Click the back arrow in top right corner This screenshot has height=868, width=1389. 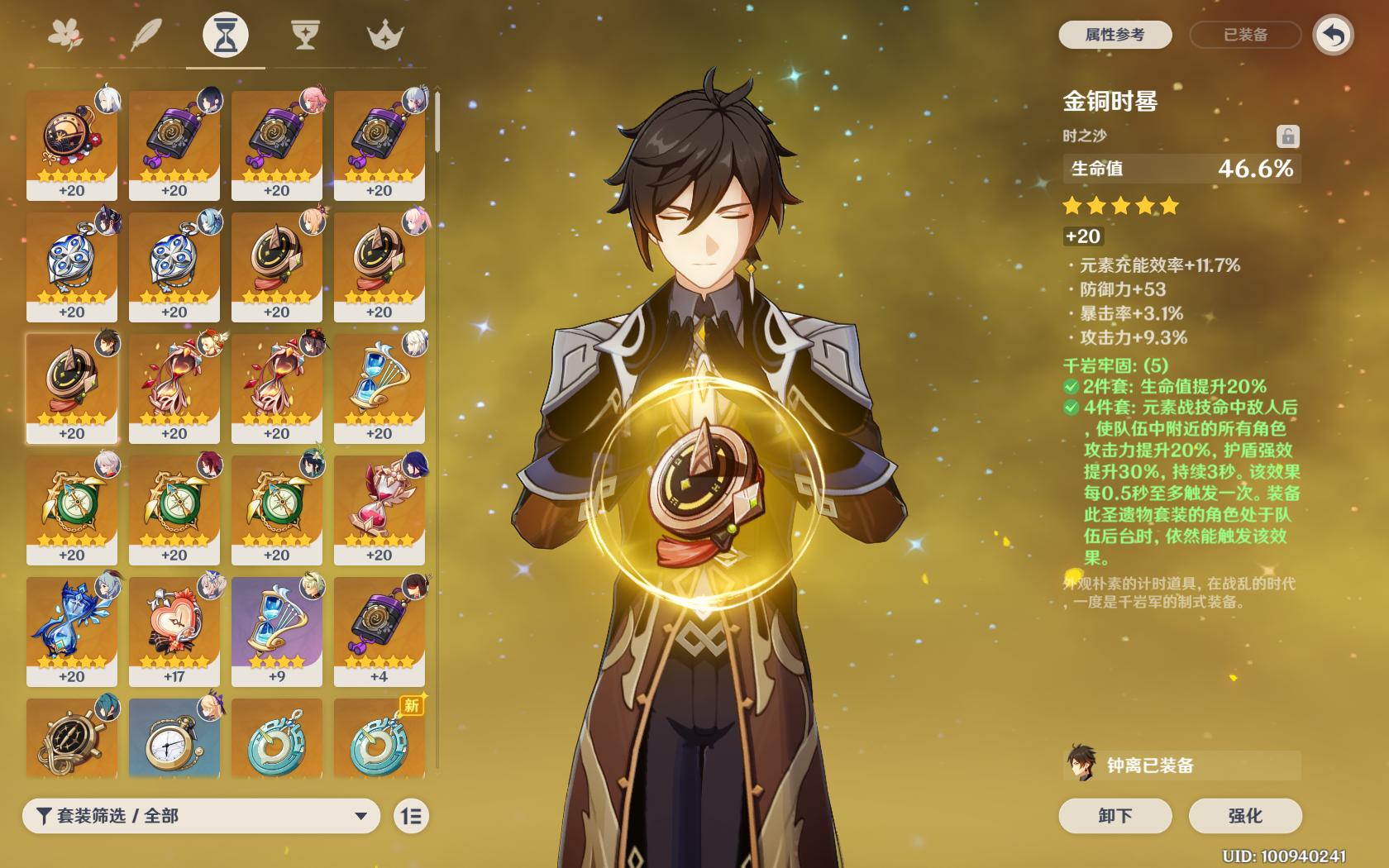point(1333,36)
